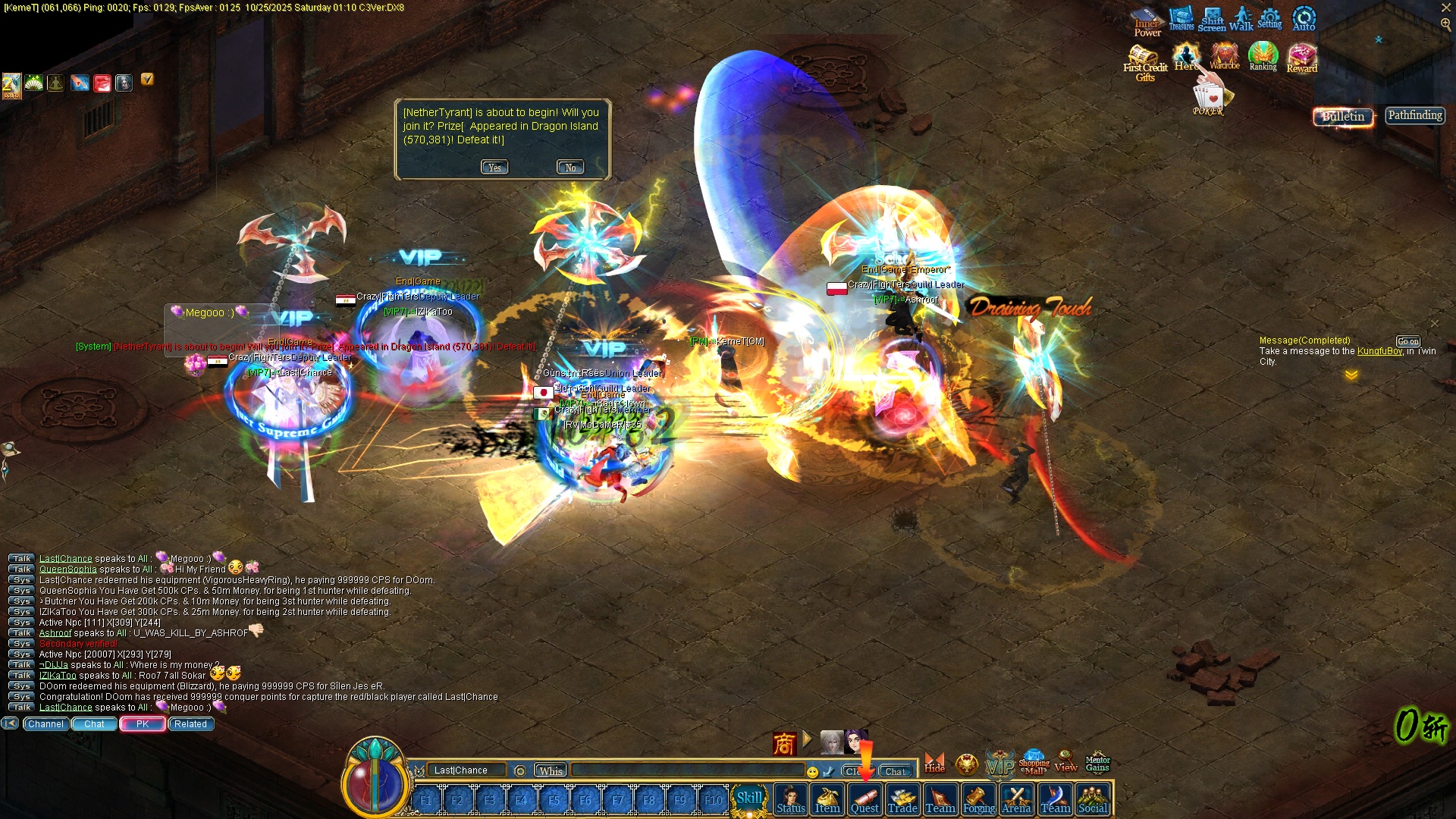Accept the NetherTyrant event with Yes

click(494, 168)
